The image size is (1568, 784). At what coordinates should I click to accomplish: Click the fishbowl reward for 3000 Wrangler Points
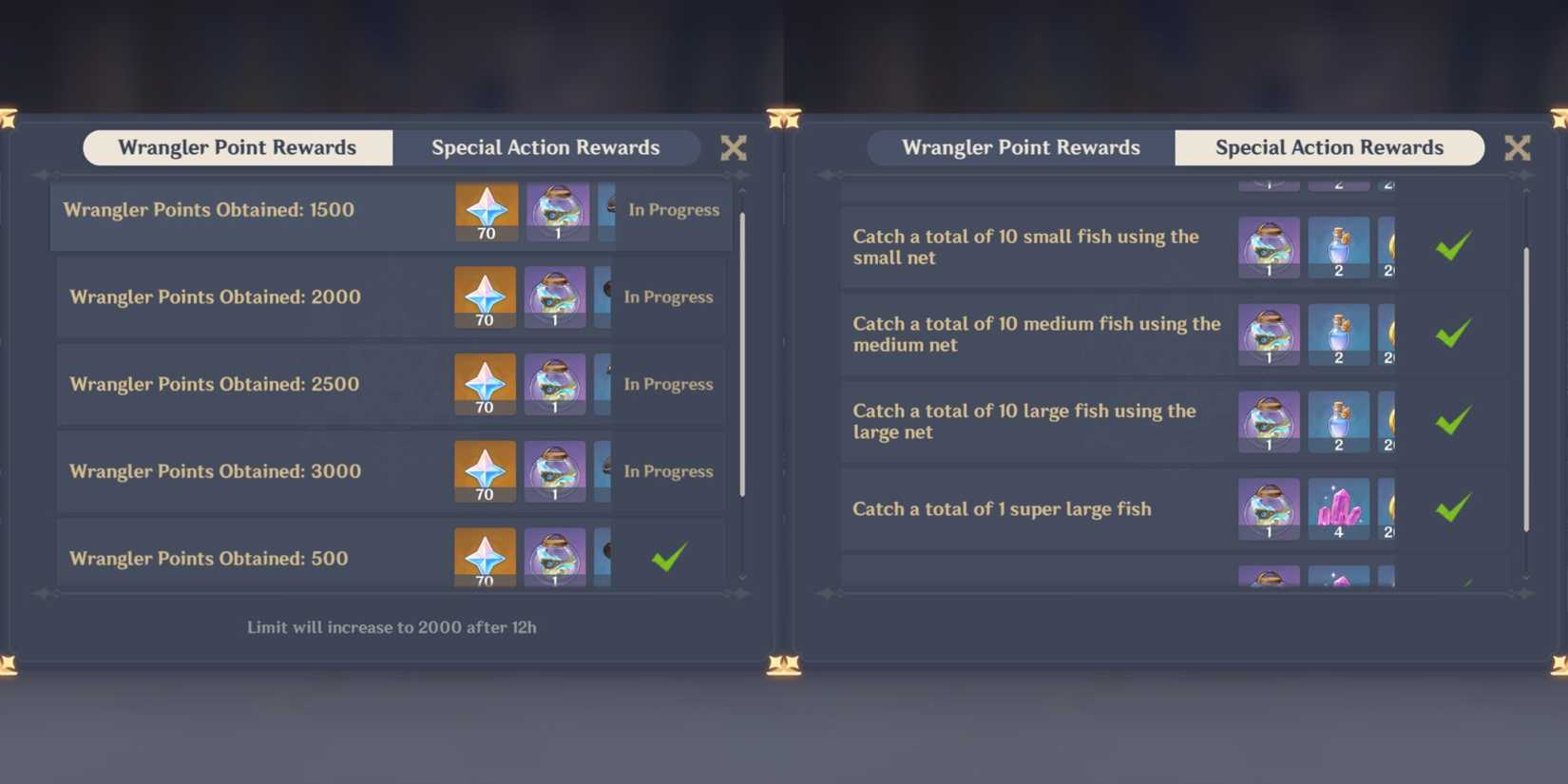(556, 471)
